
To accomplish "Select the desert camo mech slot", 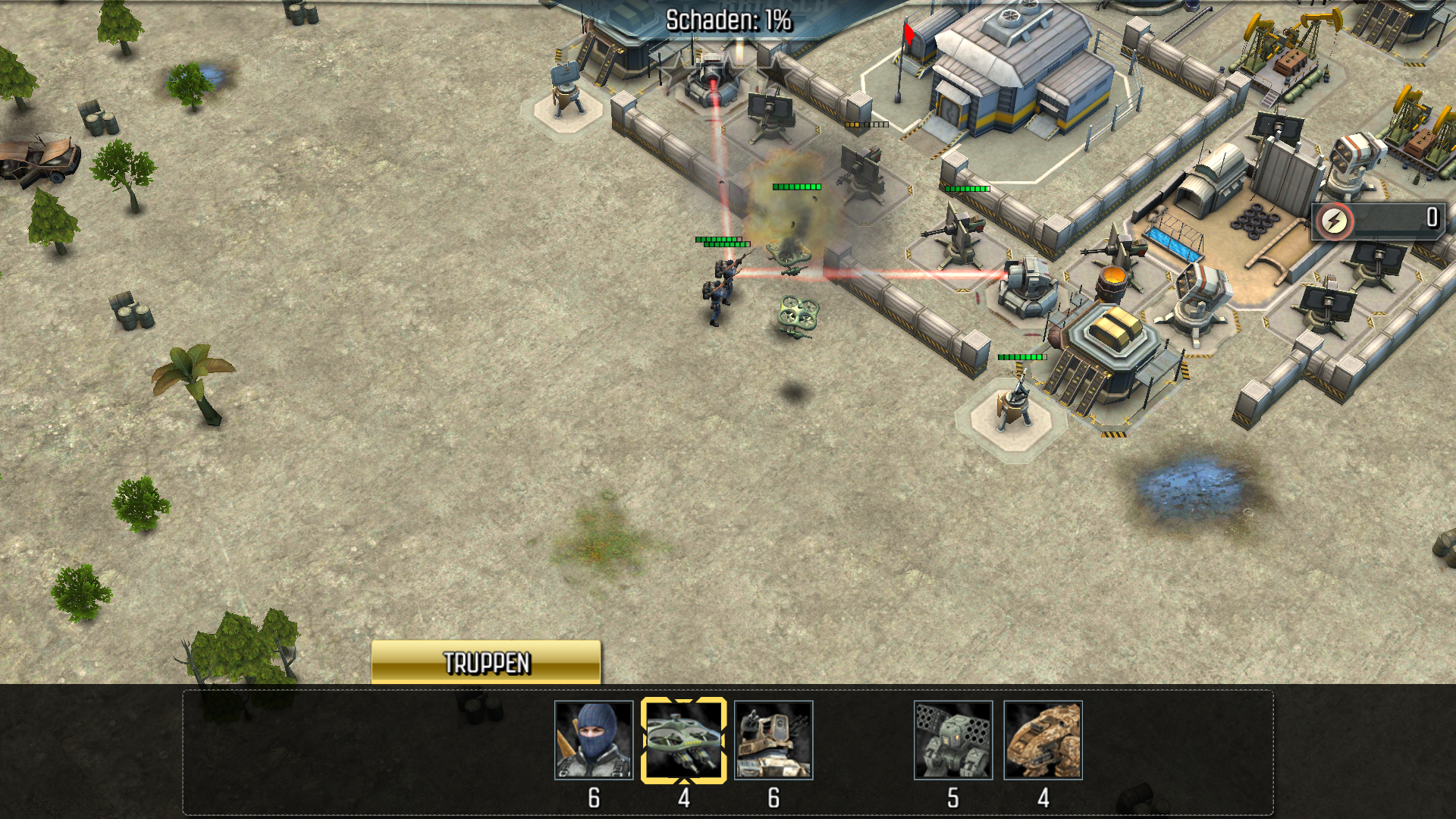I will 1043,740.
